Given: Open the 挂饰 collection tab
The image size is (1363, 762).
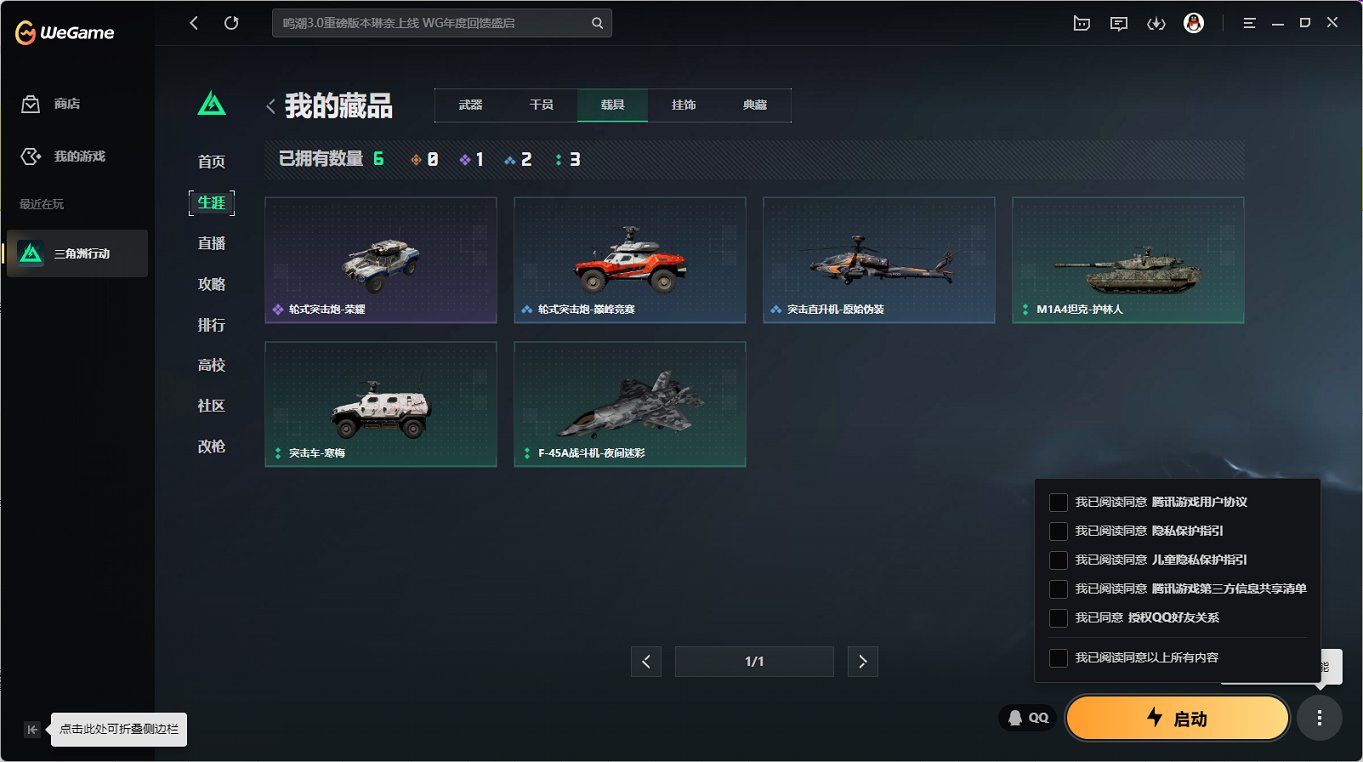Looking at the screenshot, I should coord(684,103).
